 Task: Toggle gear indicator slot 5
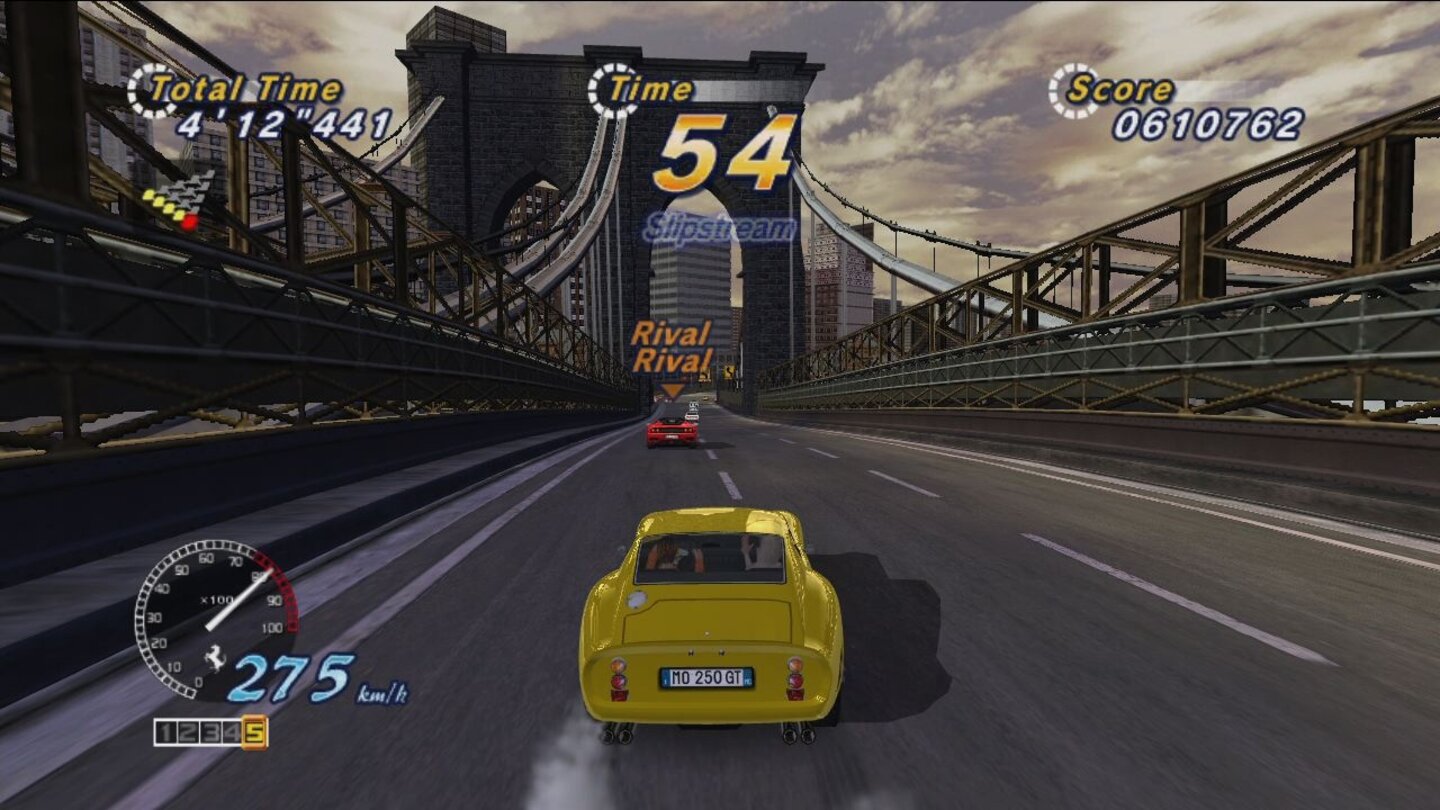pos(255,733)
